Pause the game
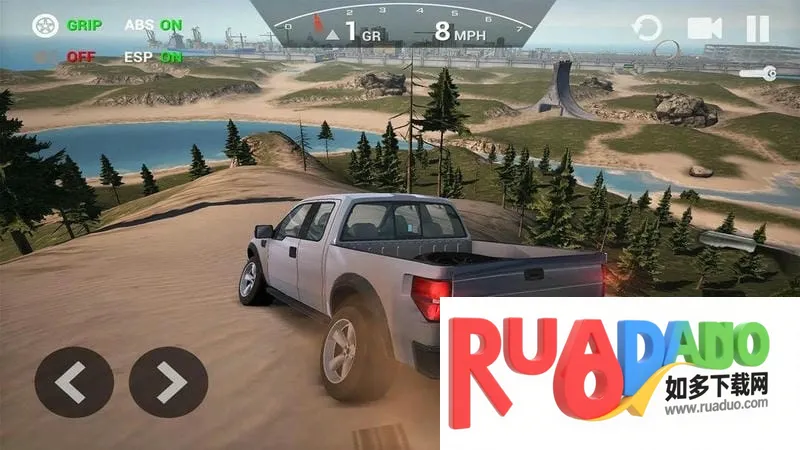This screenshot has width=800, height=450. point(757,28)
